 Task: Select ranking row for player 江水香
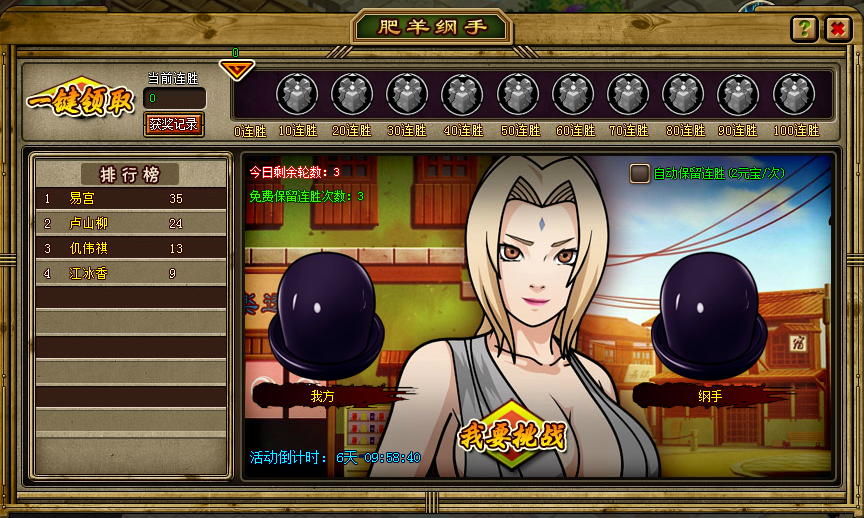[129, 273]
